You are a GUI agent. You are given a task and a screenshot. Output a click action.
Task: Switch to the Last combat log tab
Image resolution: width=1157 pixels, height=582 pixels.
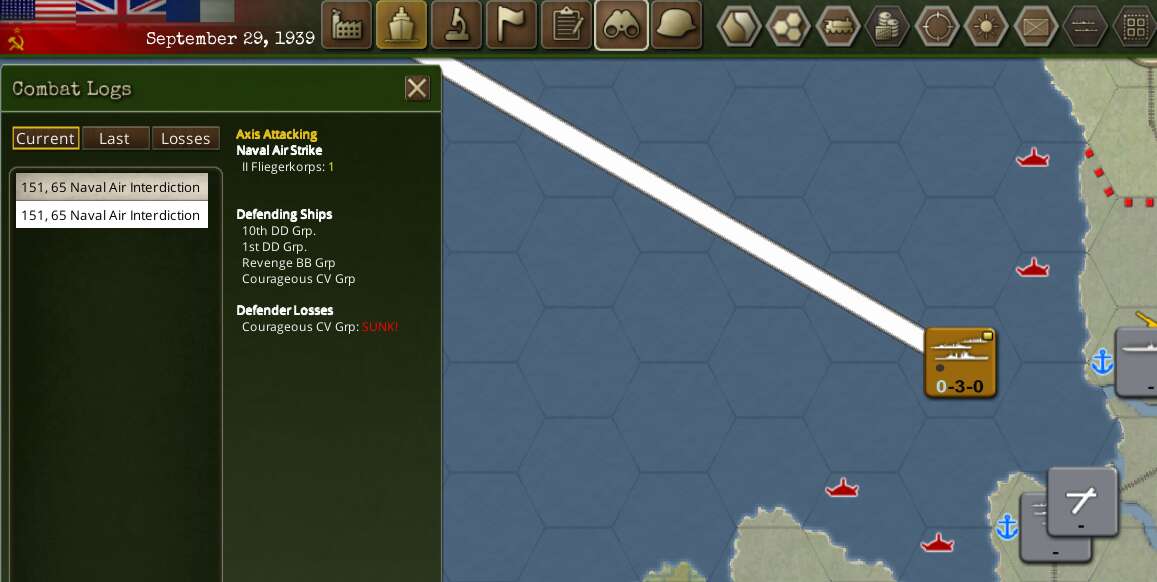tap(115, 138)
